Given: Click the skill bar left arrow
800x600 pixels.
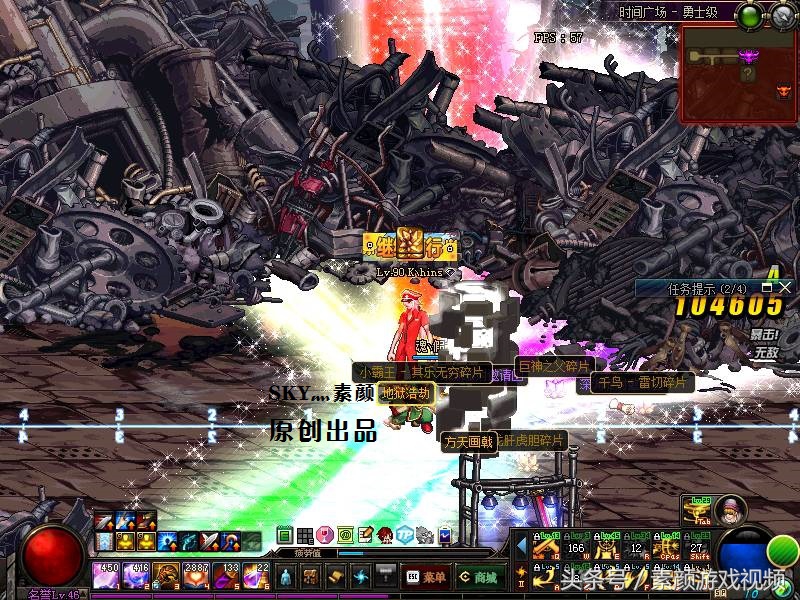Looking at the screenshot, I should pyautogui.click(x=521, y=547).
